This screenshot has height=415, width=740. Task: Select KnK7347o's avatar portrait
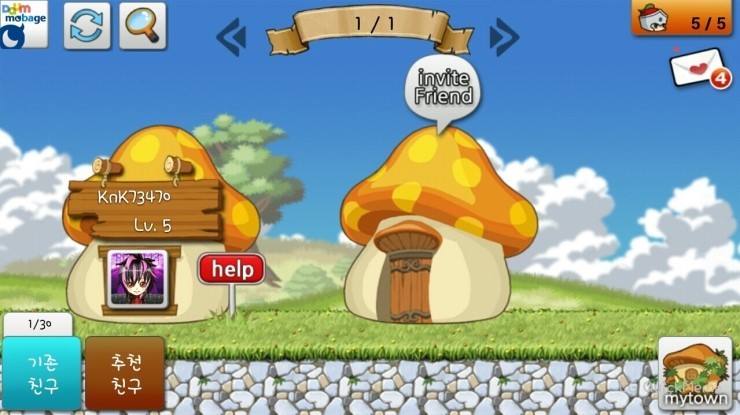tap(135, 279)
